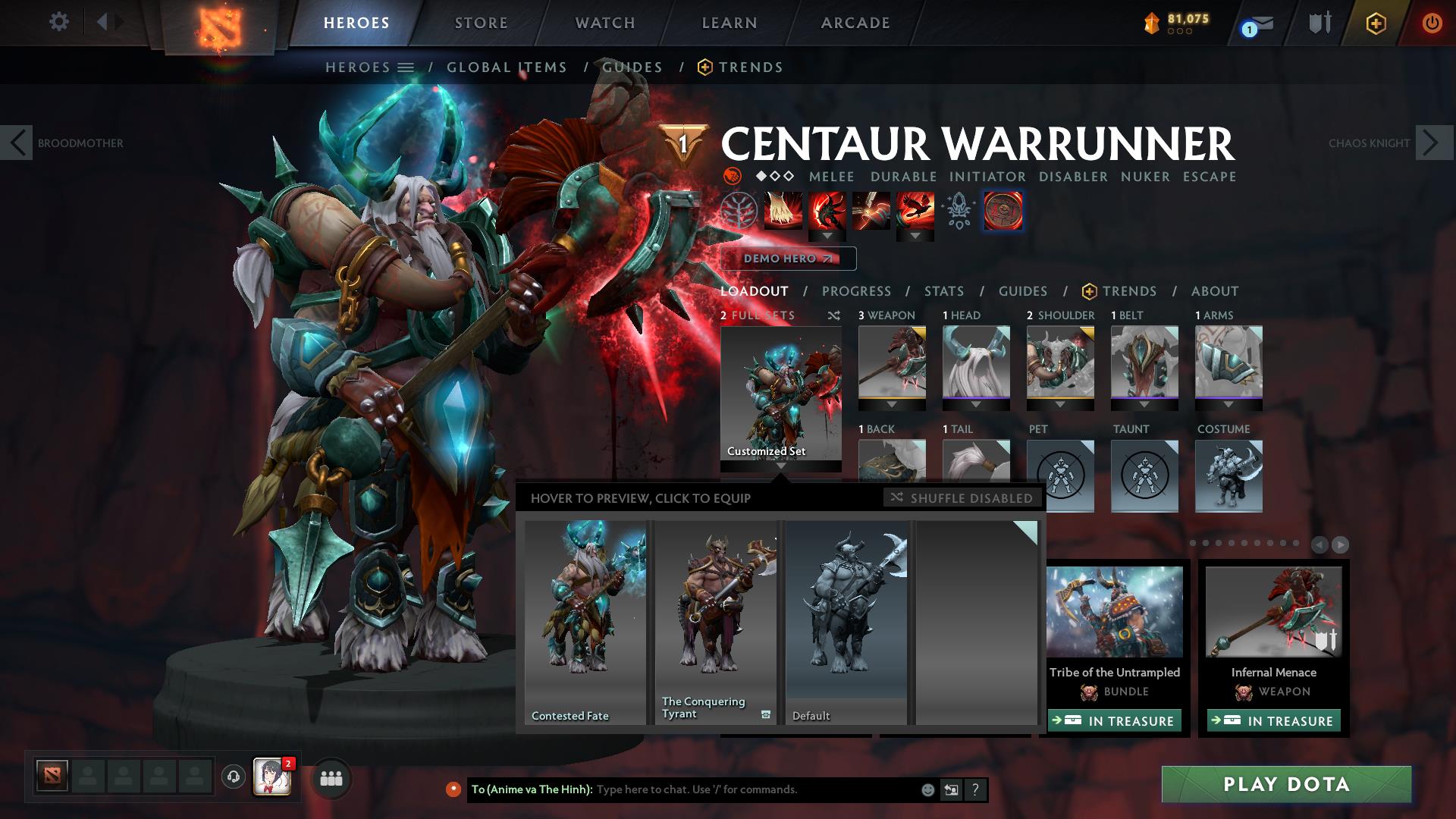Click the power button icon top right
The width and height of the screenshot is (1456, 819).
1432,23
